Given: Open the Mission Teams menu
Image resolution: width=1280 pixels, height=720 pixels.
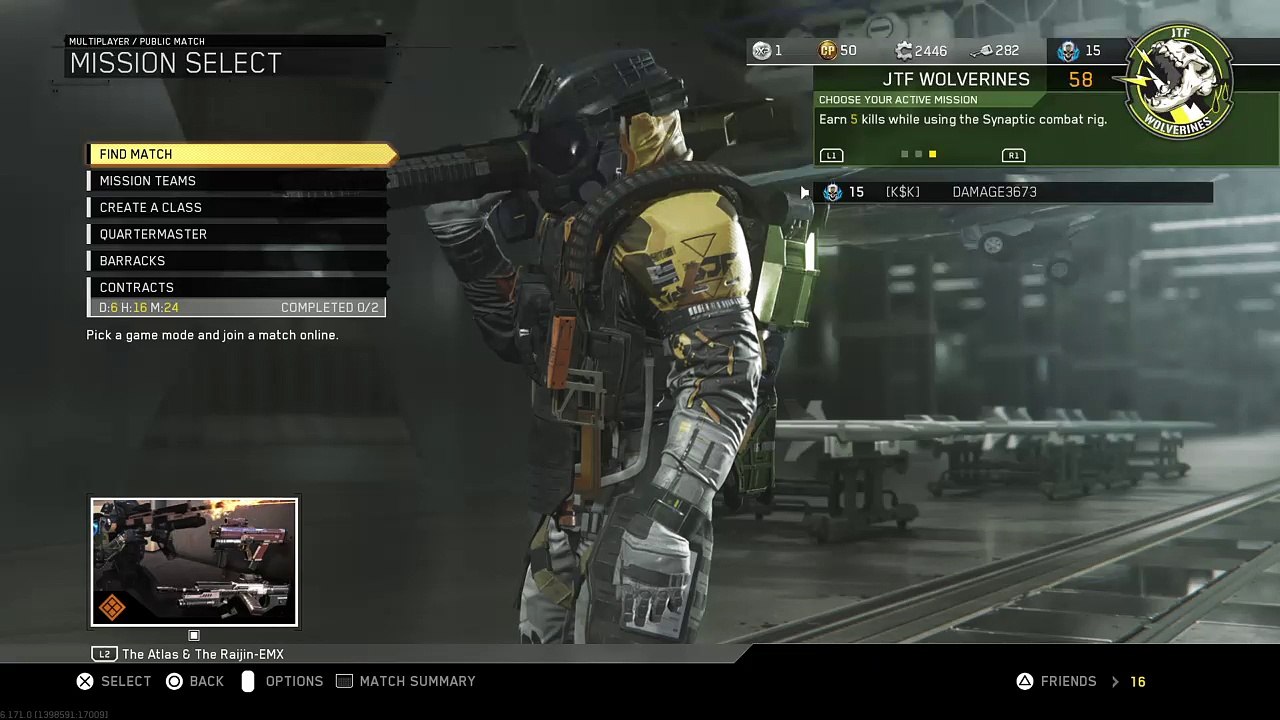Looking at the screenshot, I should pos(237,181).
